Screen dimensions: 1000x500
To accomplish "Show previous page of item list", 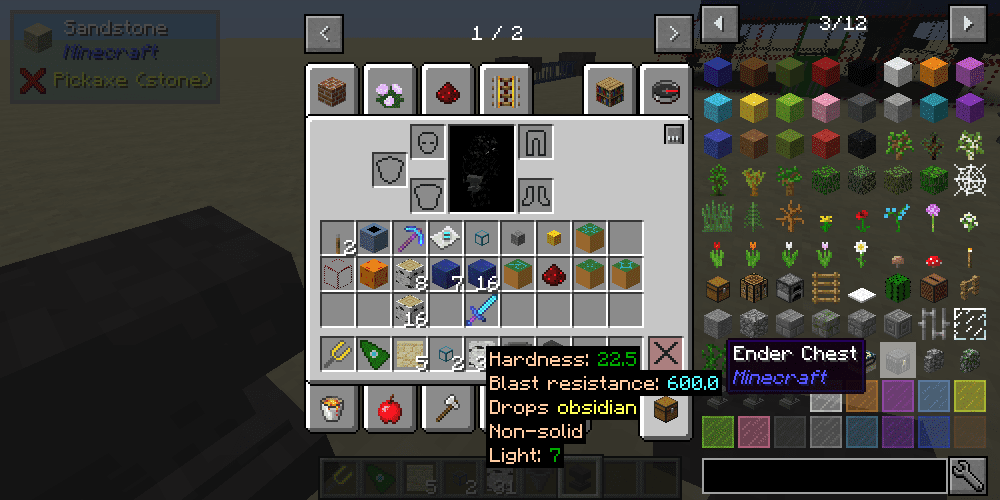I will [x=720, y=22].
